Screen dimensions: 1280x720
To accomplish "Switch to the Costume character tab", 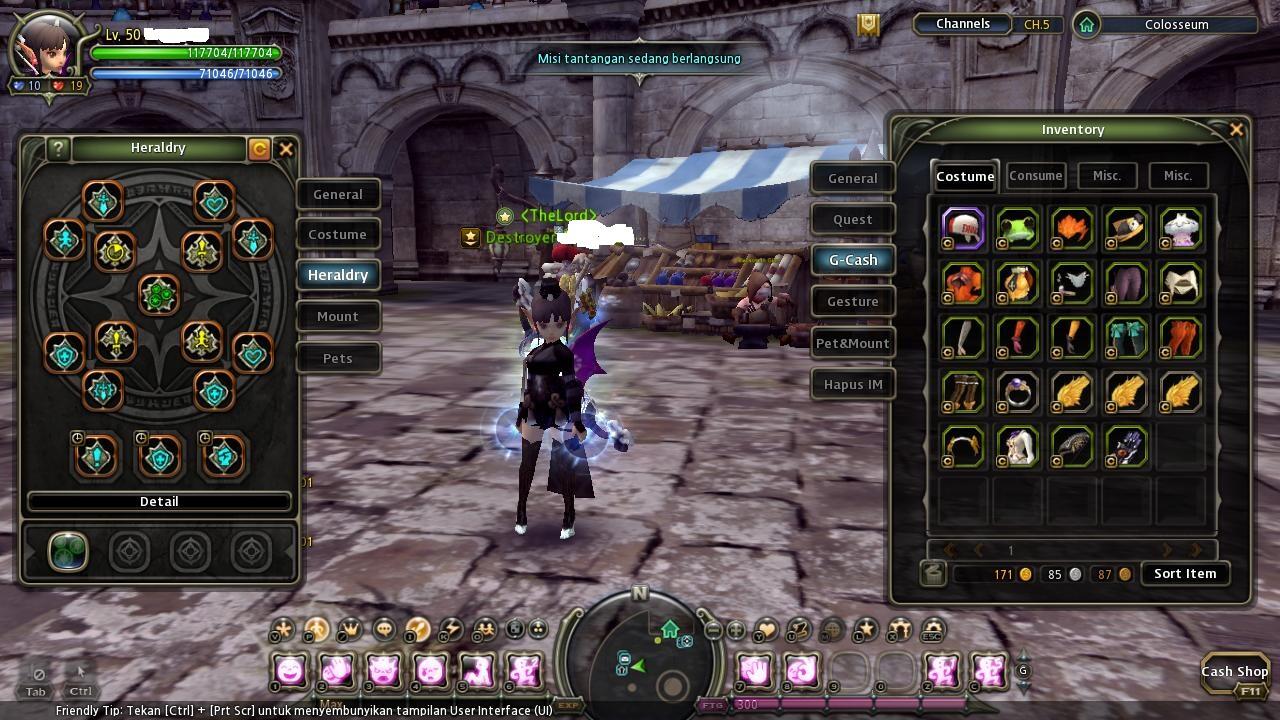I will click(337, 234).
